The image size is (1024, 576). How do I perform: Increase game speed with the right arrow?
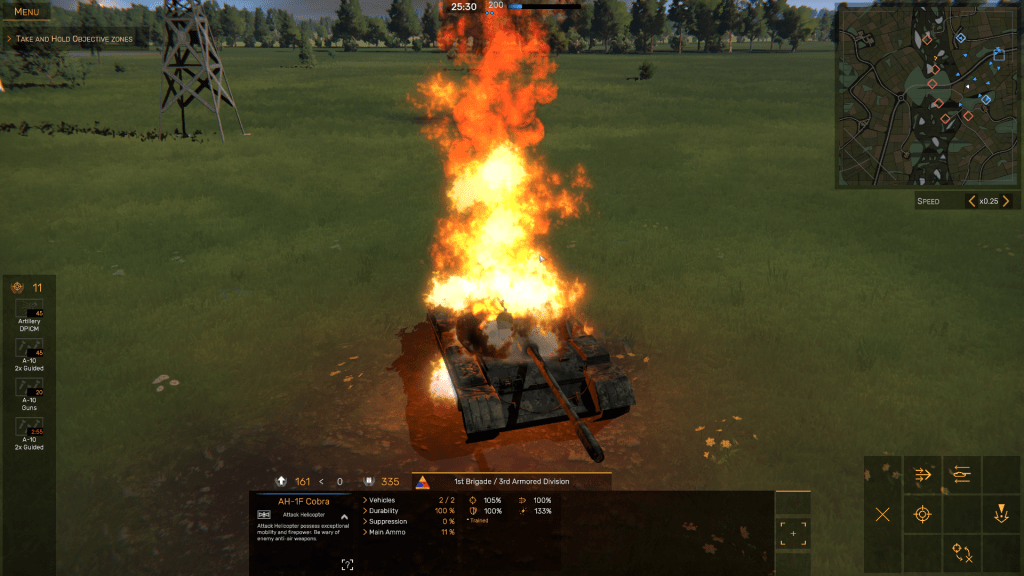pos(1003,201)
